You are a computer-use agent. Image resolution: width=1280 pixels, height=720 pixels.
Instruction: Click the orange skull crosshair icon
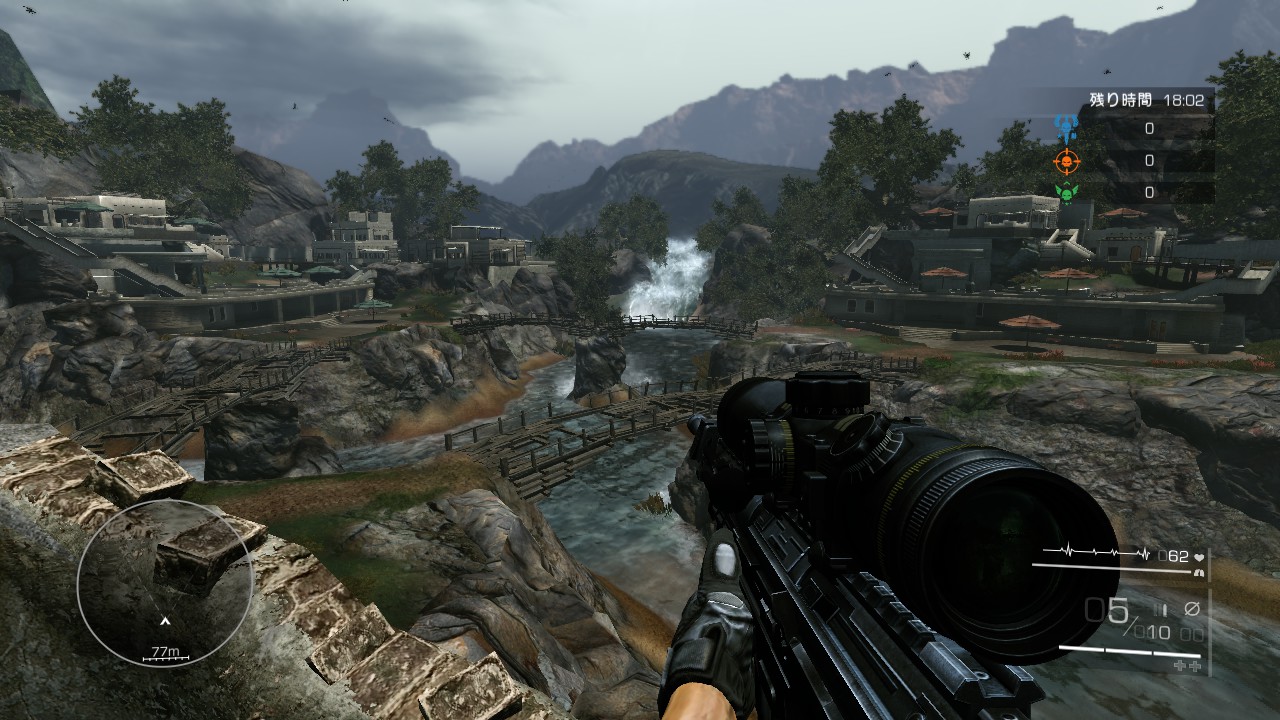(x=1066, y=160)
